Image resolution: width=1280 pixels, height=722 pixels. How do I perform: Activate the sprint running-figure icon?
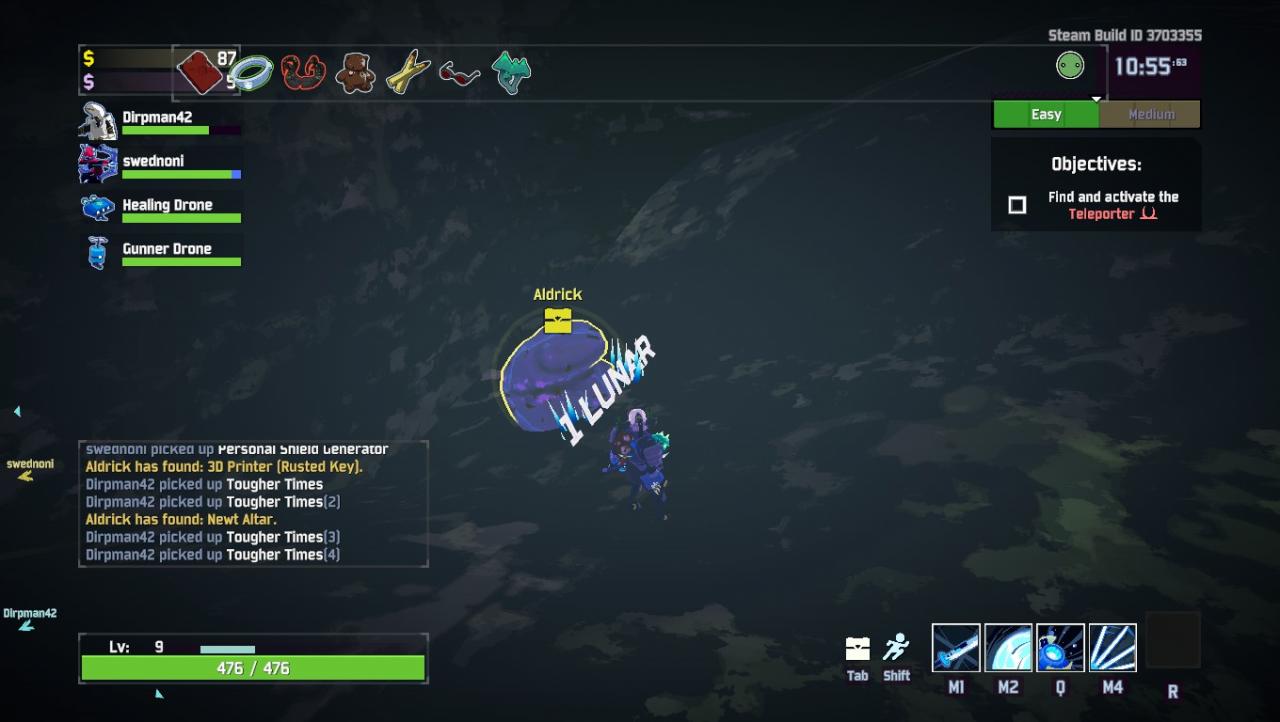pyautogui.click(x=897, y=648)
